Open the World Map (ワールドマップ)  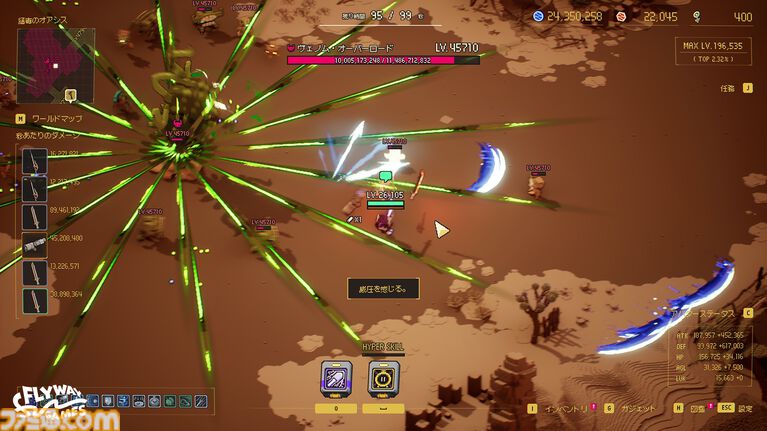coord(49,119)
